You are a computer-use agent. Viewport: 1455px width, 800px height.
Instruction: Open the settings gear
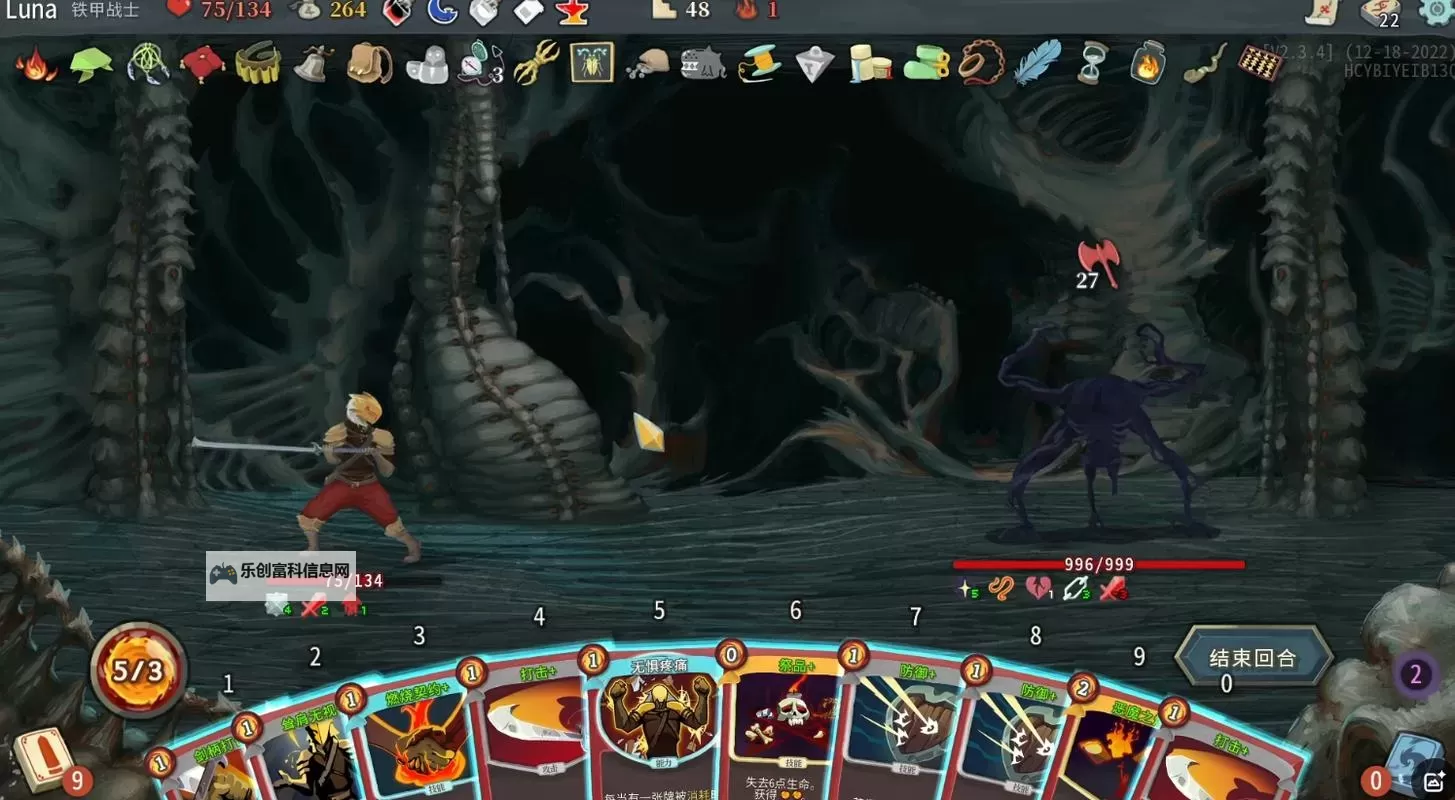tap(1438, 12)
